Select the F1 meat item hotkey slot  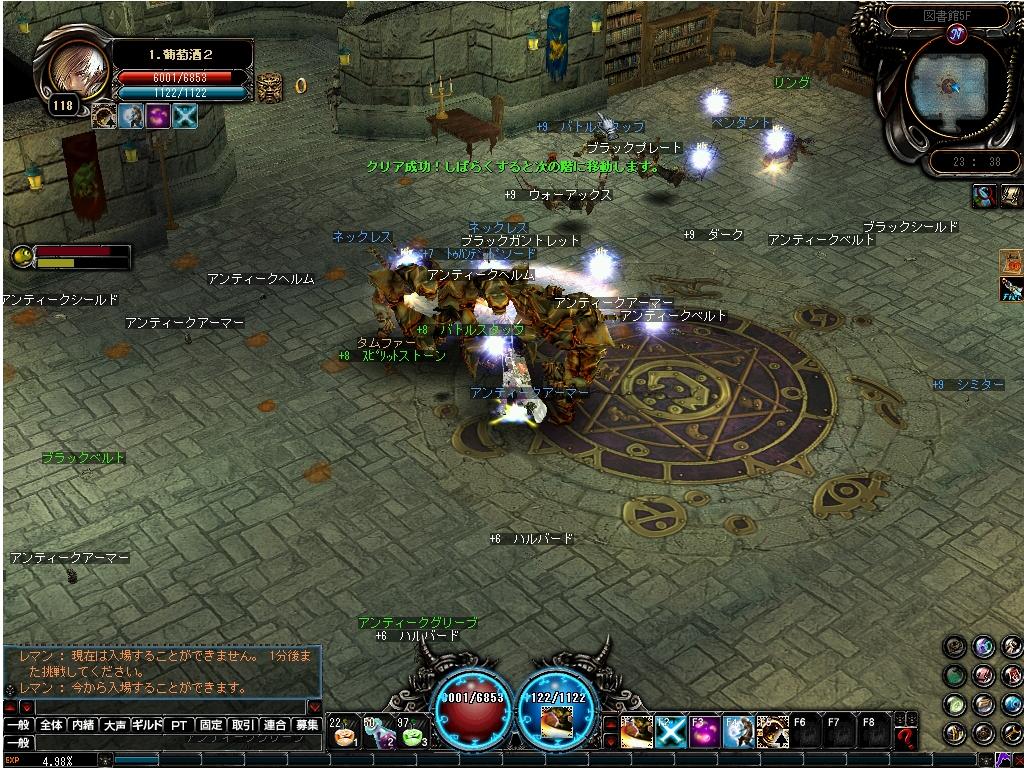(x=635, y=732)
